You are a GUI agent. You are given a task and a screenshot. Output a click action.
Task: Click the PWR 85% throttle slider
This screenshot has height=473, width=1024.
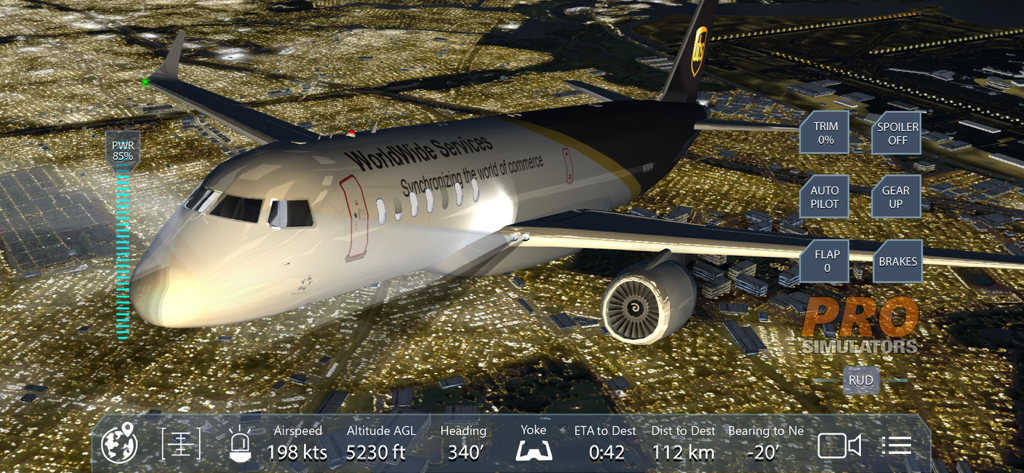pos(122,250)
